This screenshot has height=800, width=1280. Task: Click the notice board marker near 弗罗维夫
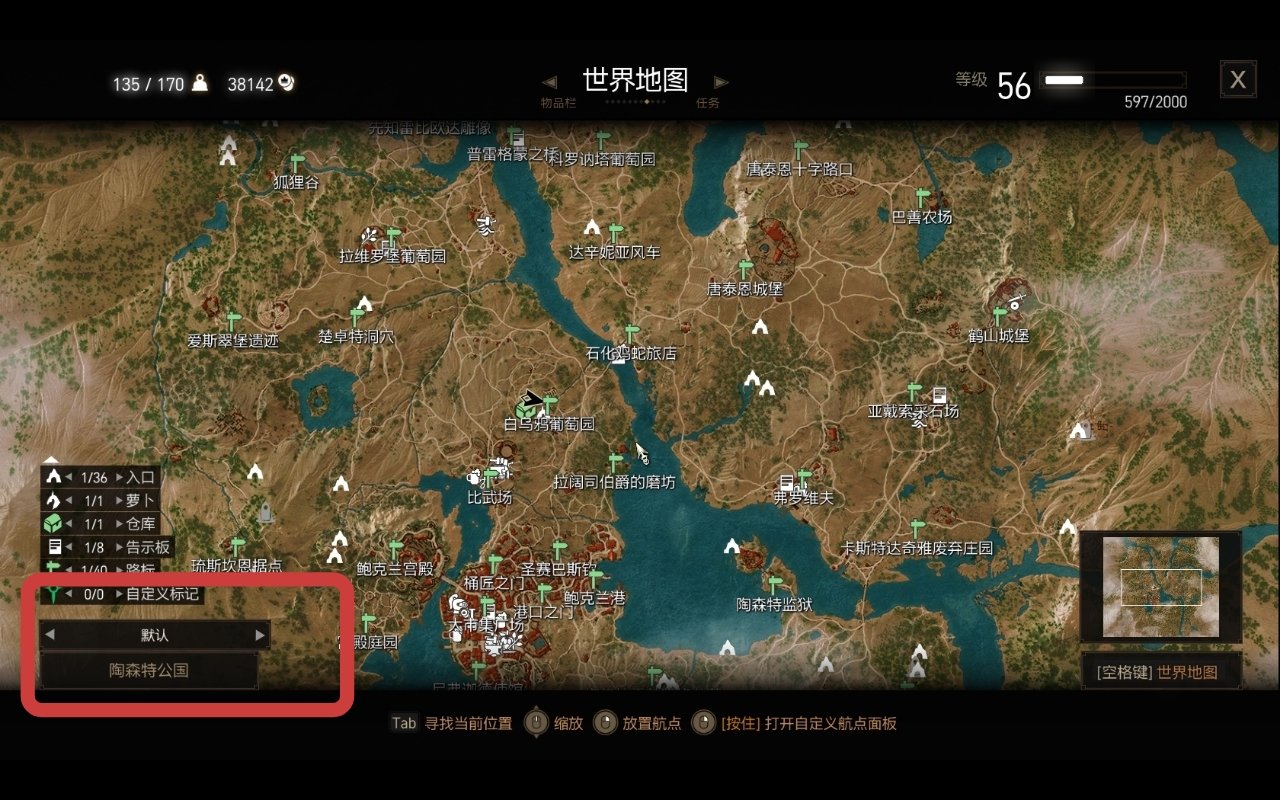pos(786,483)
